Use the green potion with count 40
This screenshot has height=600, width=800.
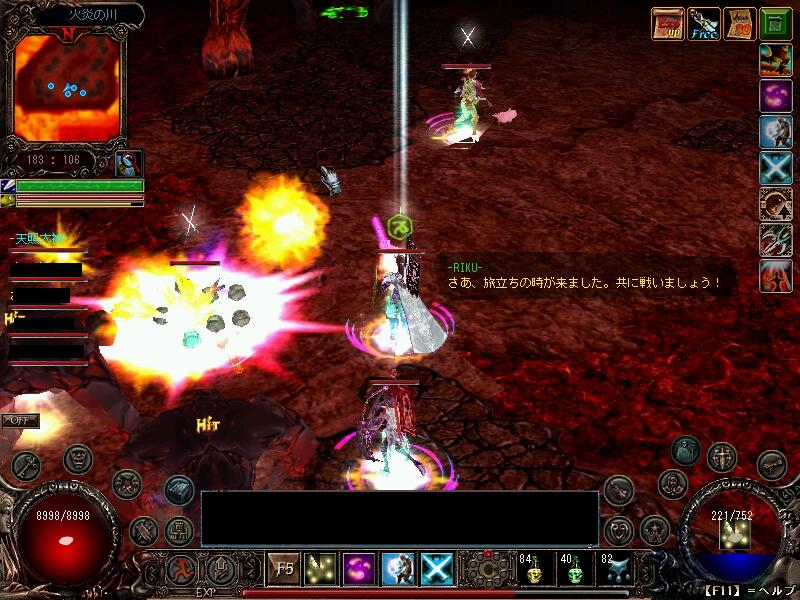tap(573, 569)
